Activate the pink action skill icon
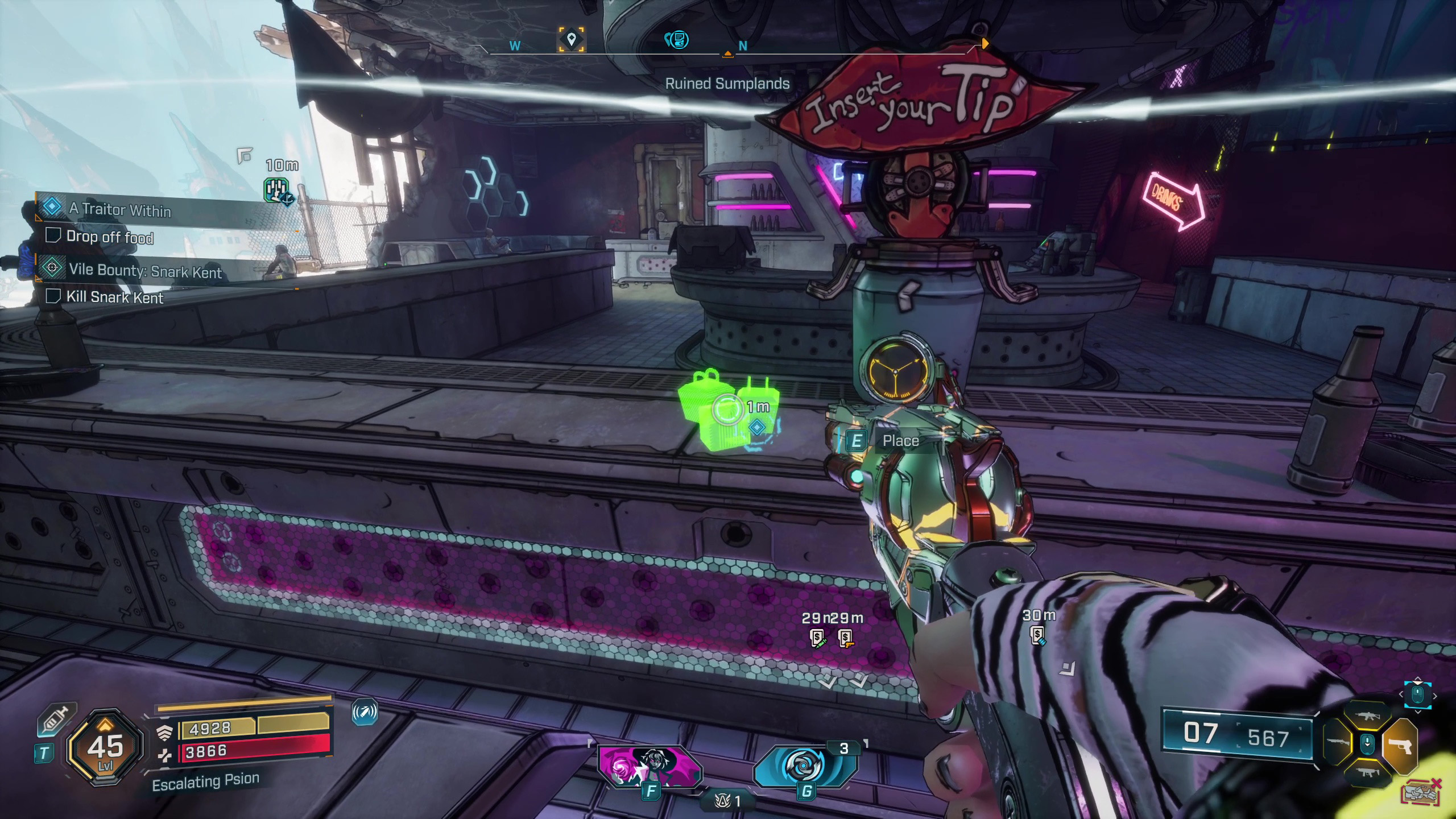Screen dimensions: 1456x819 coord(650,767)
